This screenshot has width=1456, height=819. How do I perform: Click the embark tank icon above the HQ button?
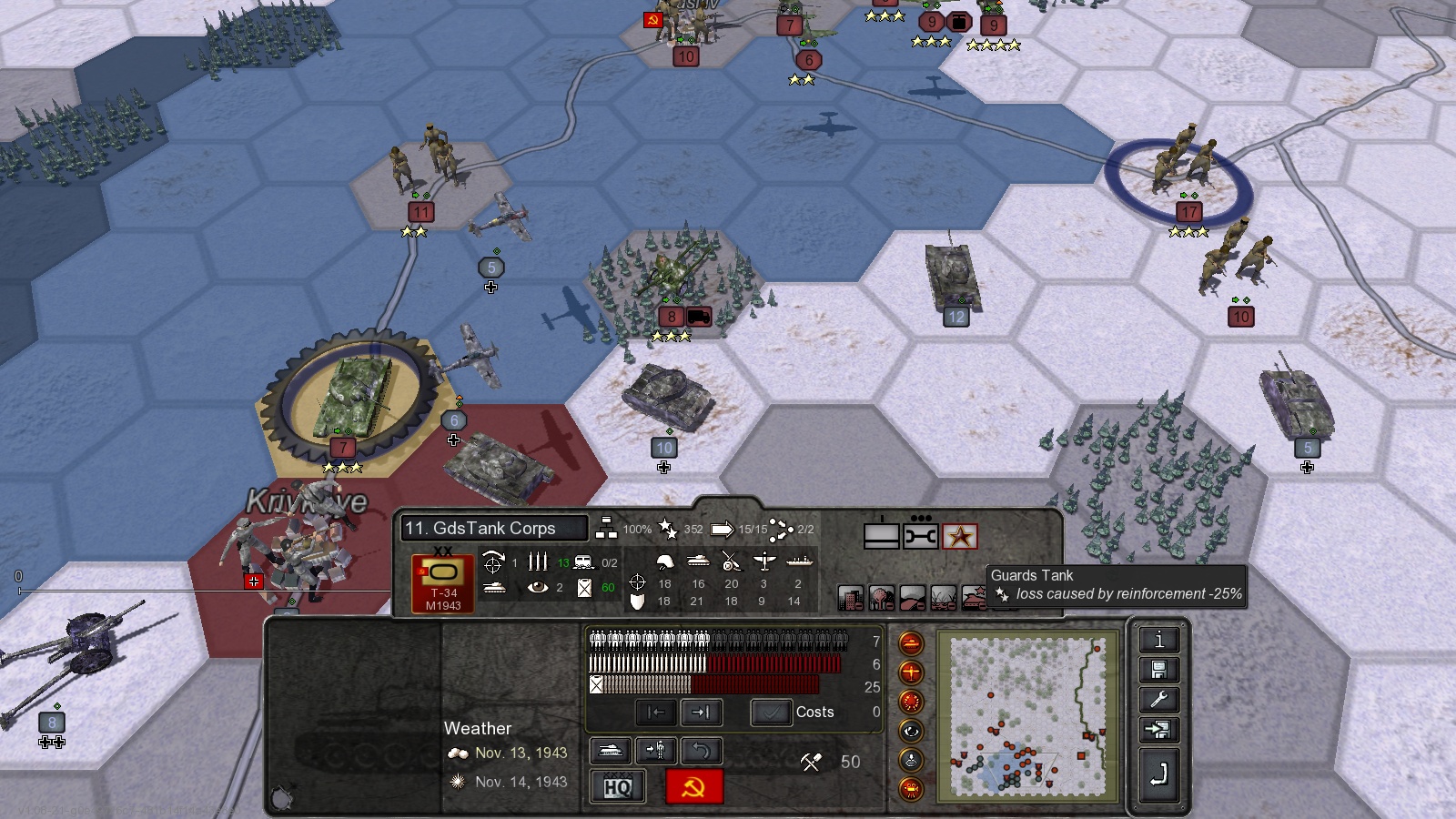(x=611, y=750)
